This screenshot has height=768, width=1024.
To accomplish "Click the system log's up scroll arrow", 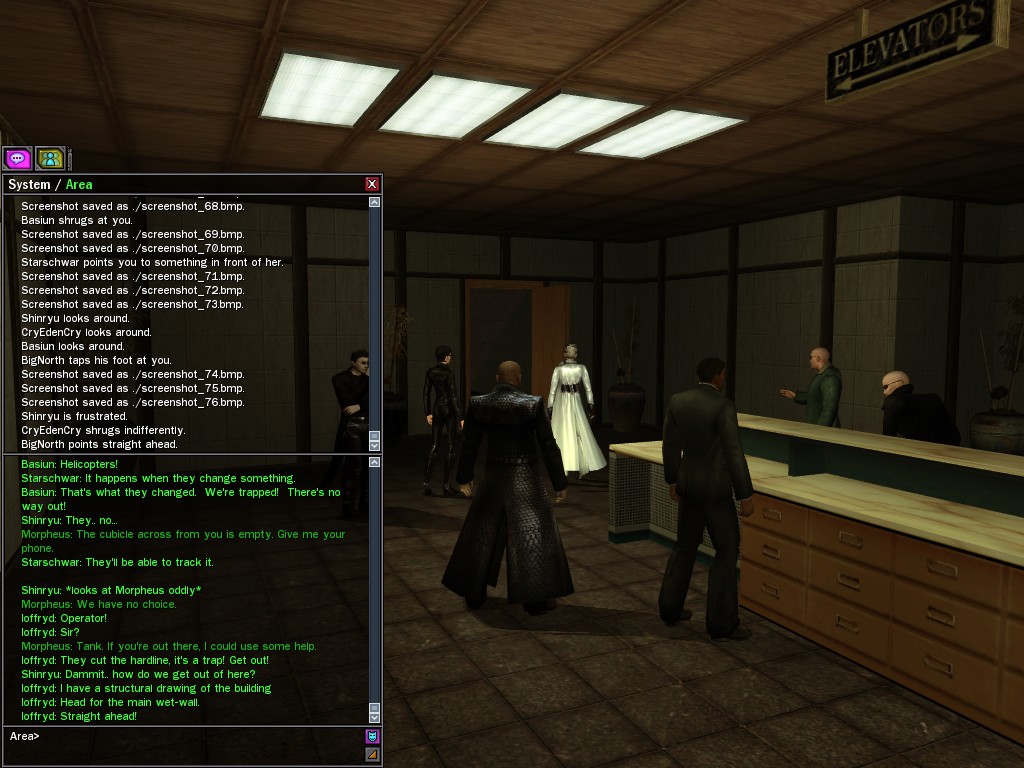I will [x=375, y=202].
